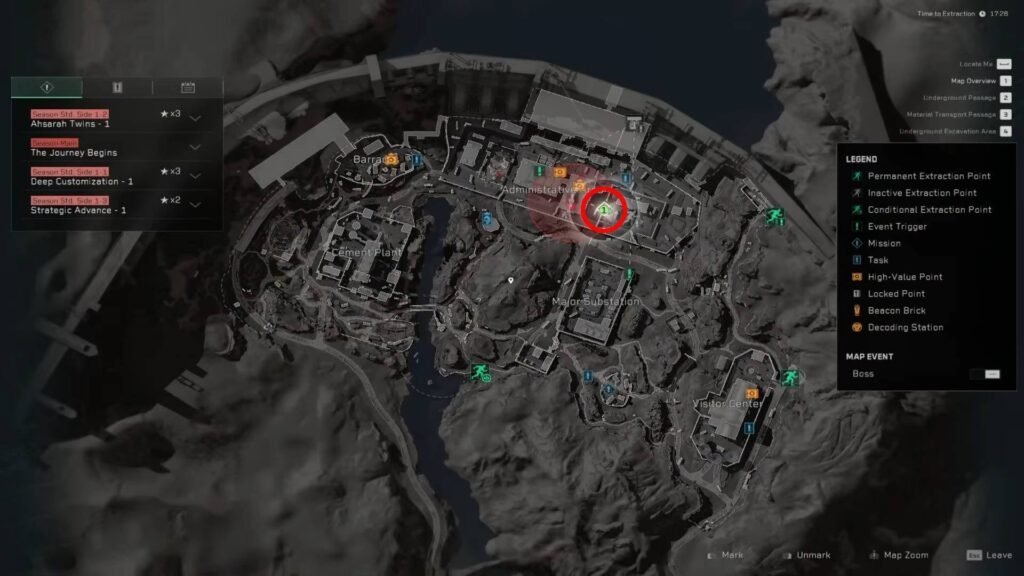Switch map to Underground Passage
This screenshot has height=576, width=1024.
pyautogui.click(x=1005, y=98)
